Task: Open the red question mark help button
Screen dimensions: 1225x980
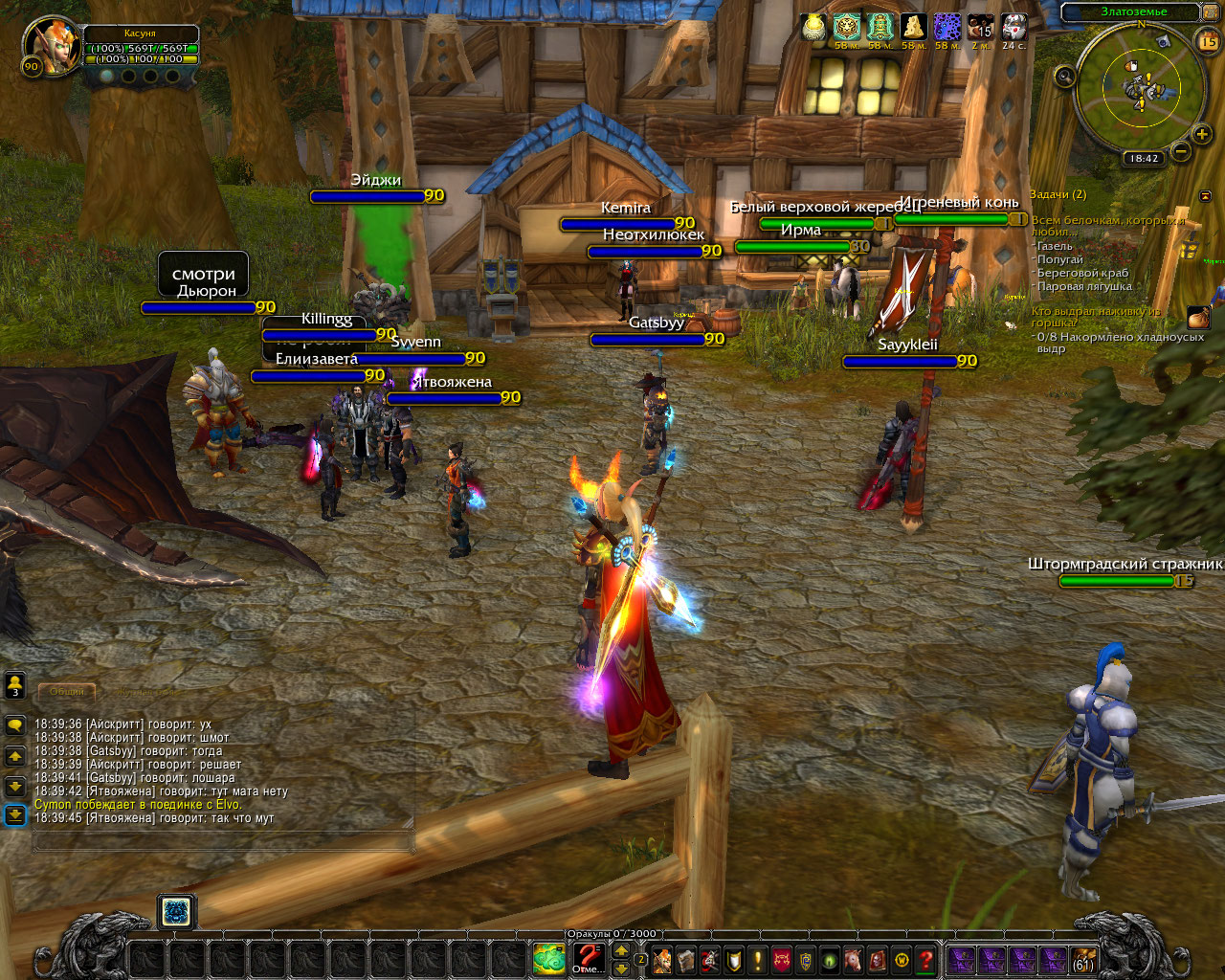Action: (x=925, y=958)
